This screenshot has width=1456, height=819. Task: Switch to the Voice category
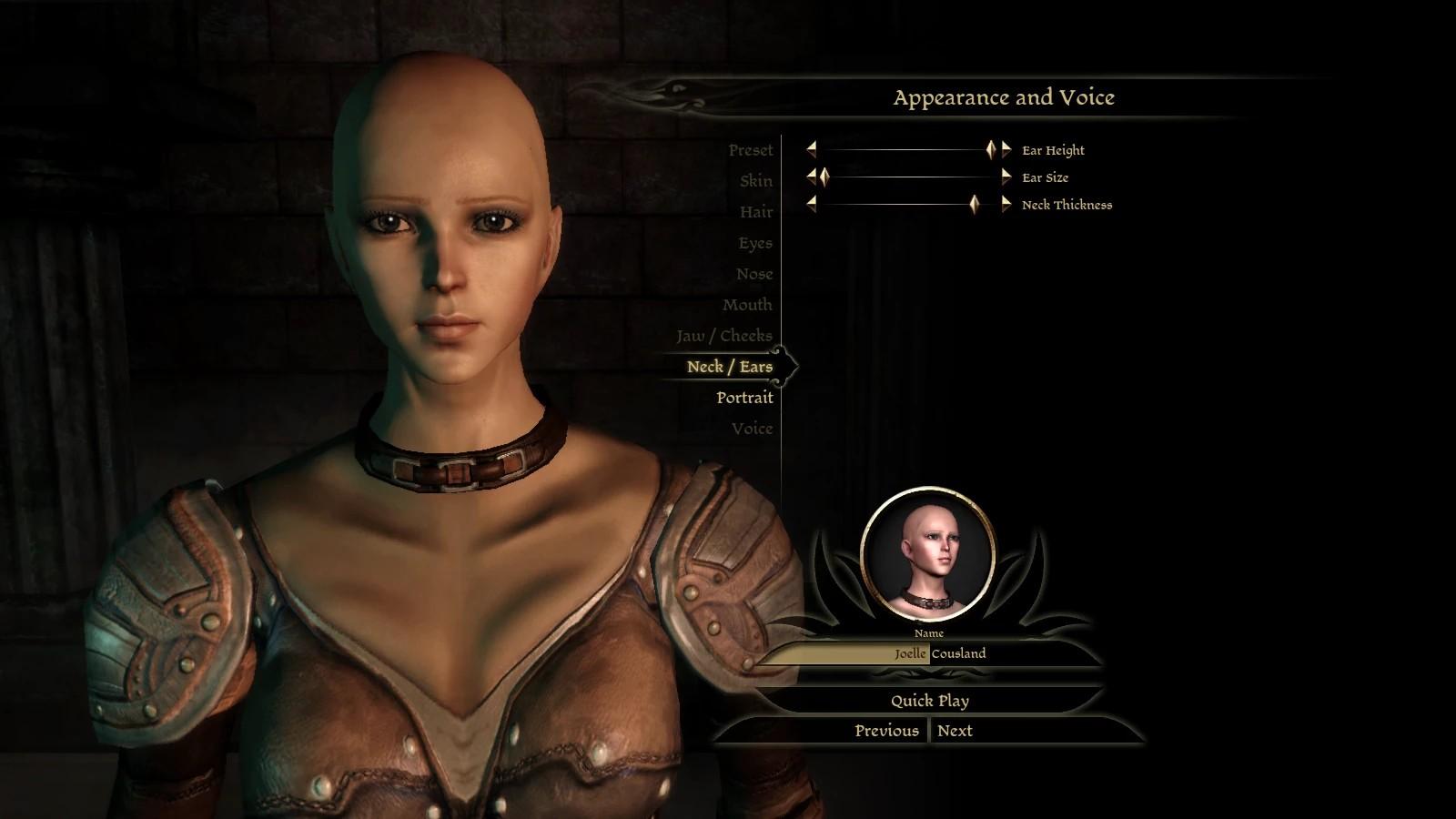point(752,429)
